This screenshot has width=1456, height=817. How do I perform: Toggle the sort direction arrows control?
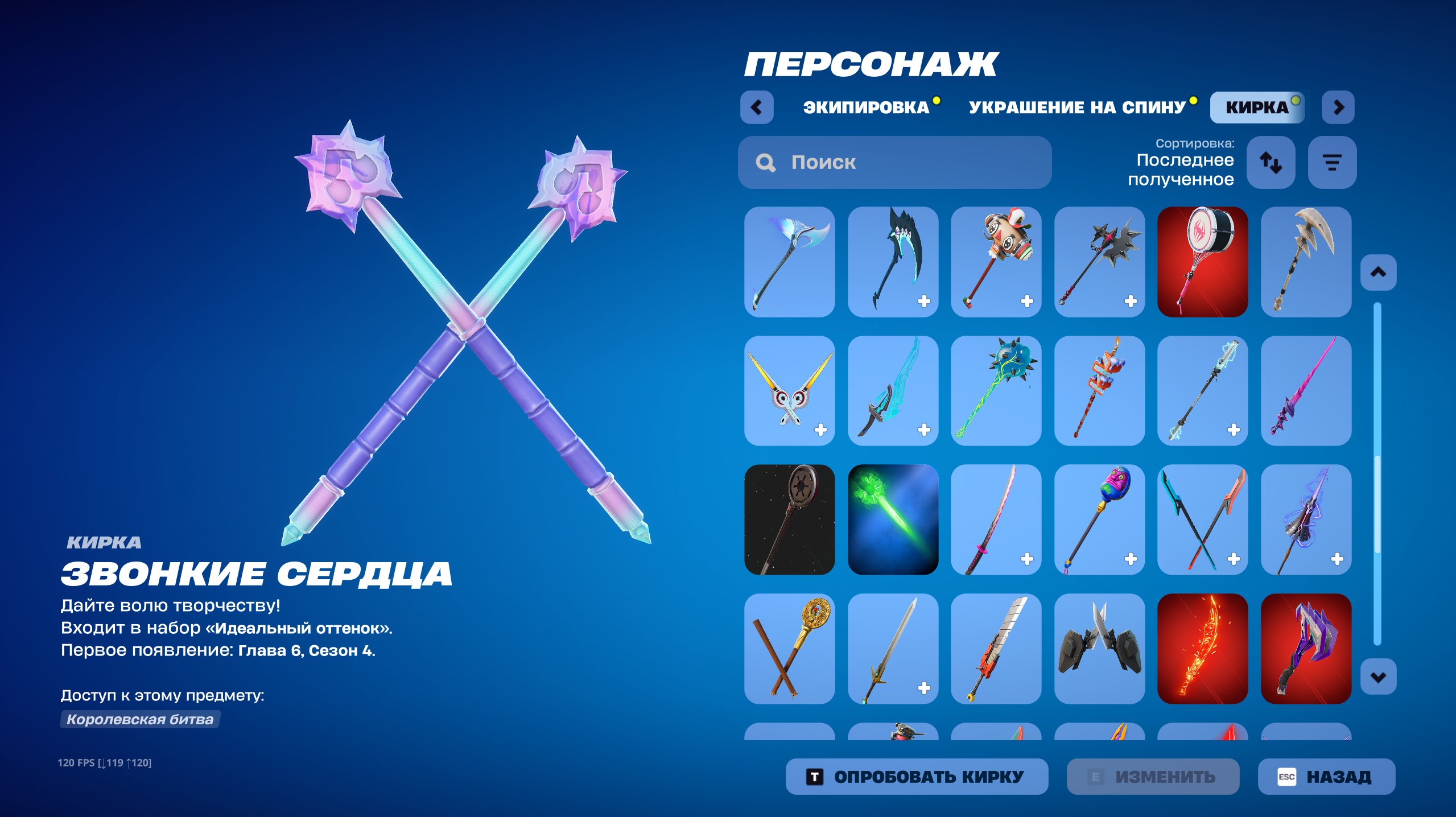pos(1271,163)
